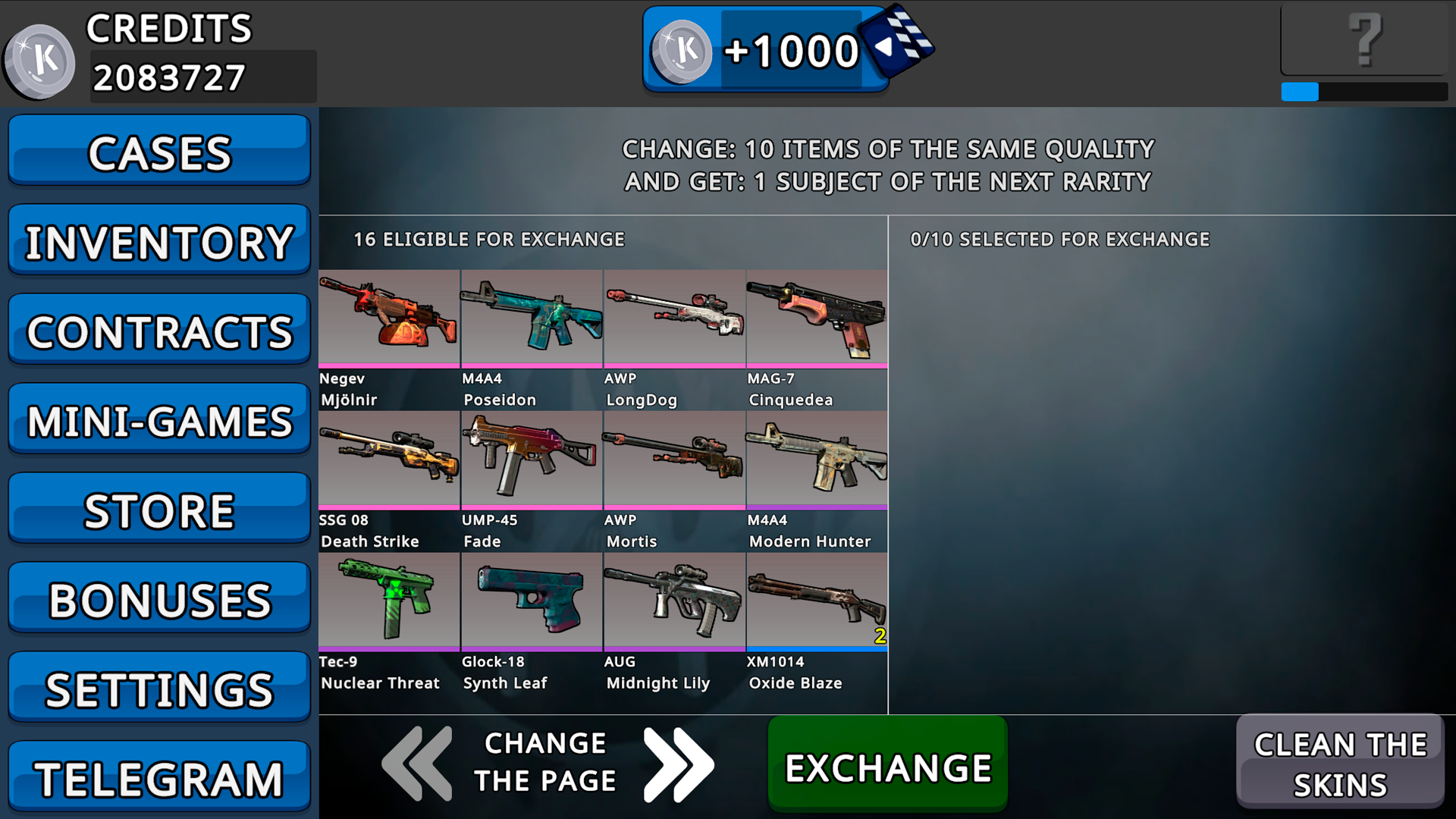Toggle selection of UMP-45 Fade
1456x819 pixels.
(x=531, y=459)
